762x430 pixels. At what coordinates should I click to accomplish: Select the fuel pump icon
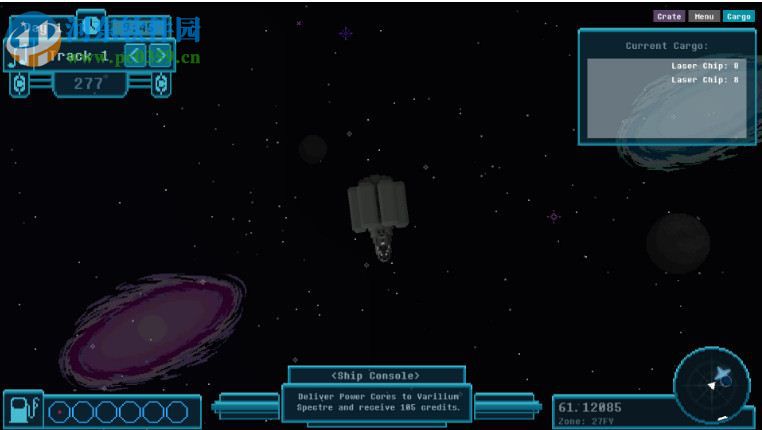pos(22,410)
